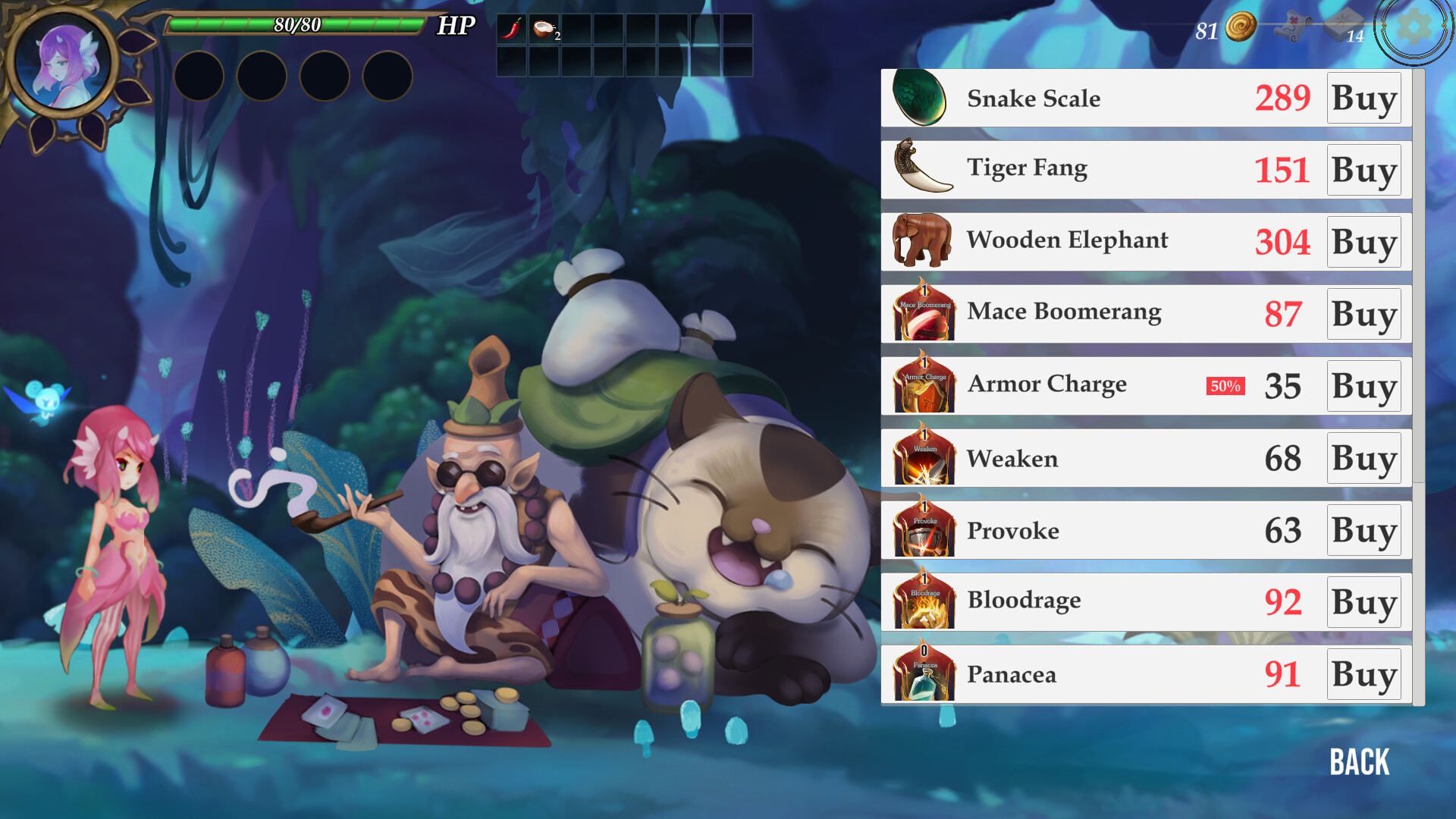Select the Provoke skill card icon
The width and height of the screenshot is (1456, 819).
(x=922, y=529)
